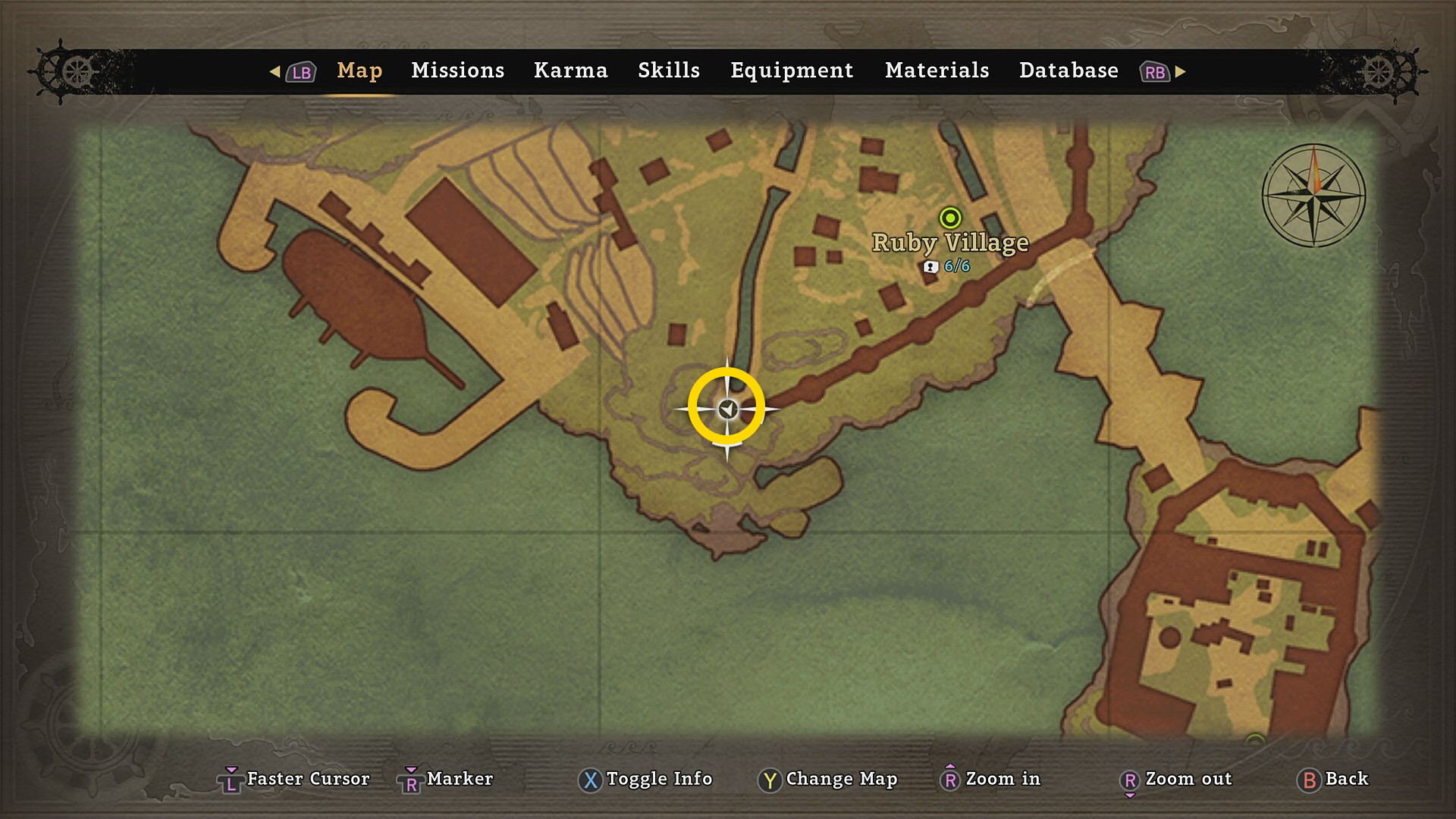1456x819 pixels.
Task: Click the right arrow beside the tabs
Action: click(1181, 71)
